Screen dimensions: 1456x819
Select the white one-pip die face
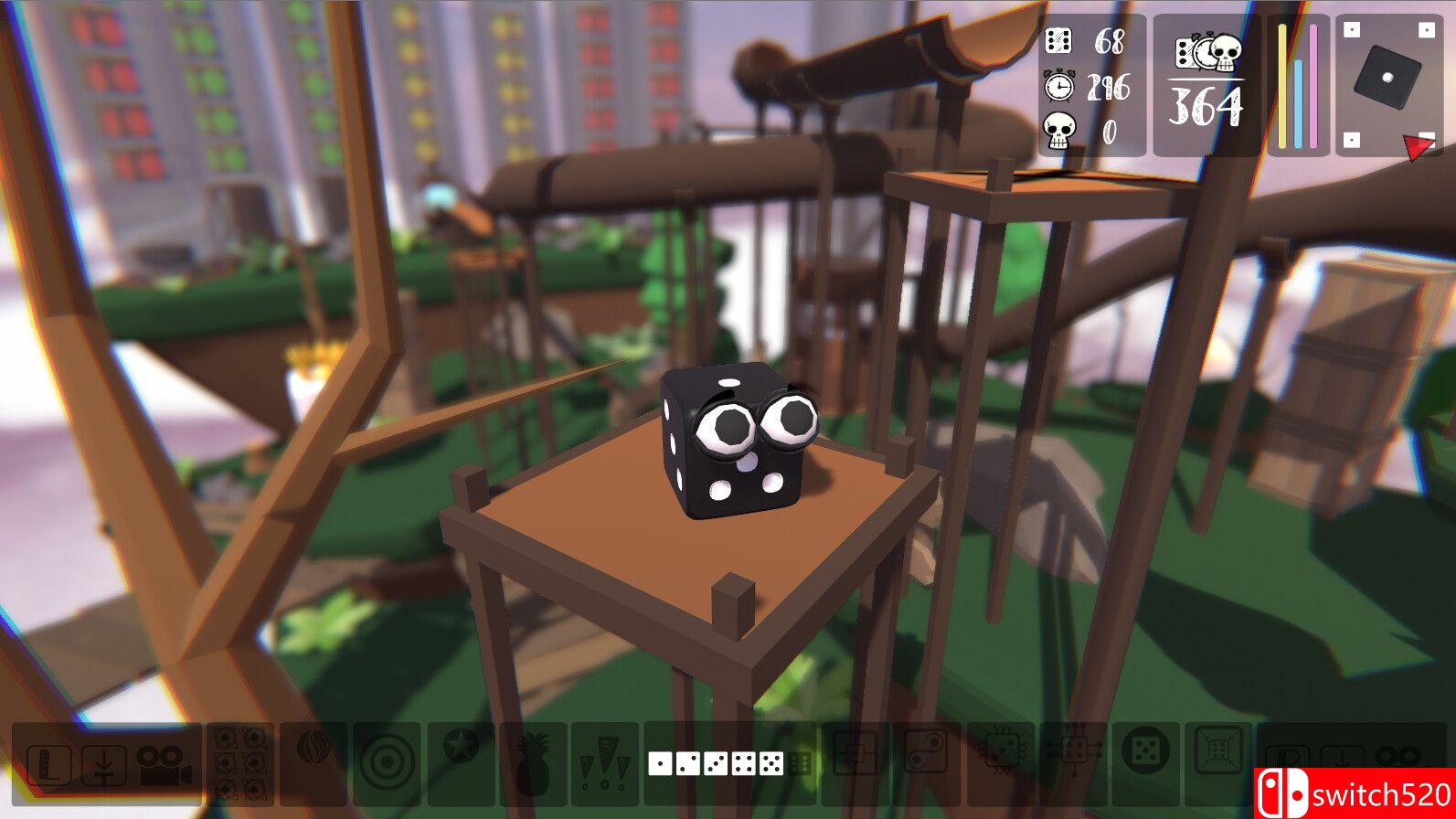pos(660,763)
